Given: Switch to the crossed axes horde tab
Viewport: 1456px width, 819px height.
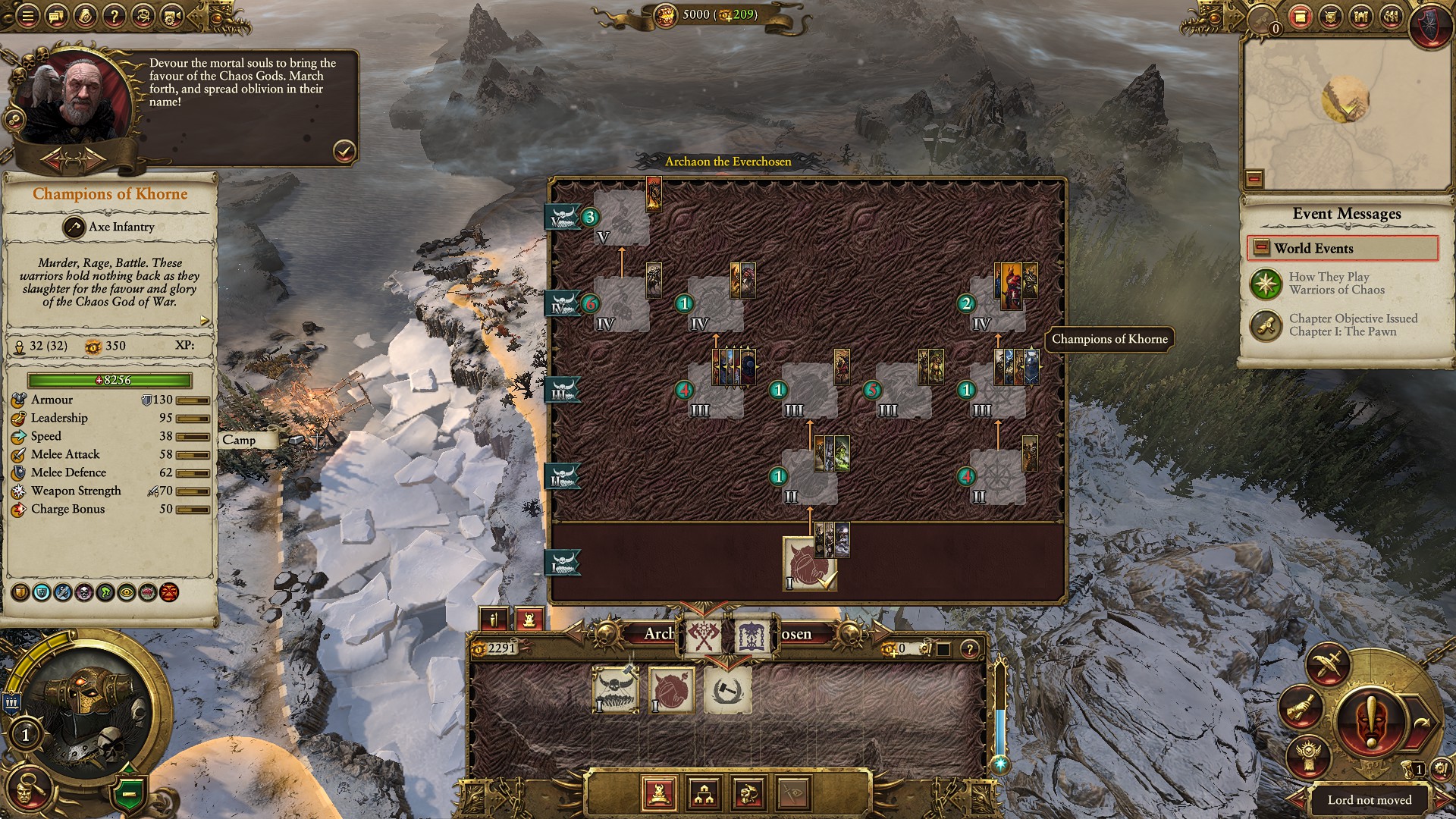Looking at the screenshot, I should point(703,635).
